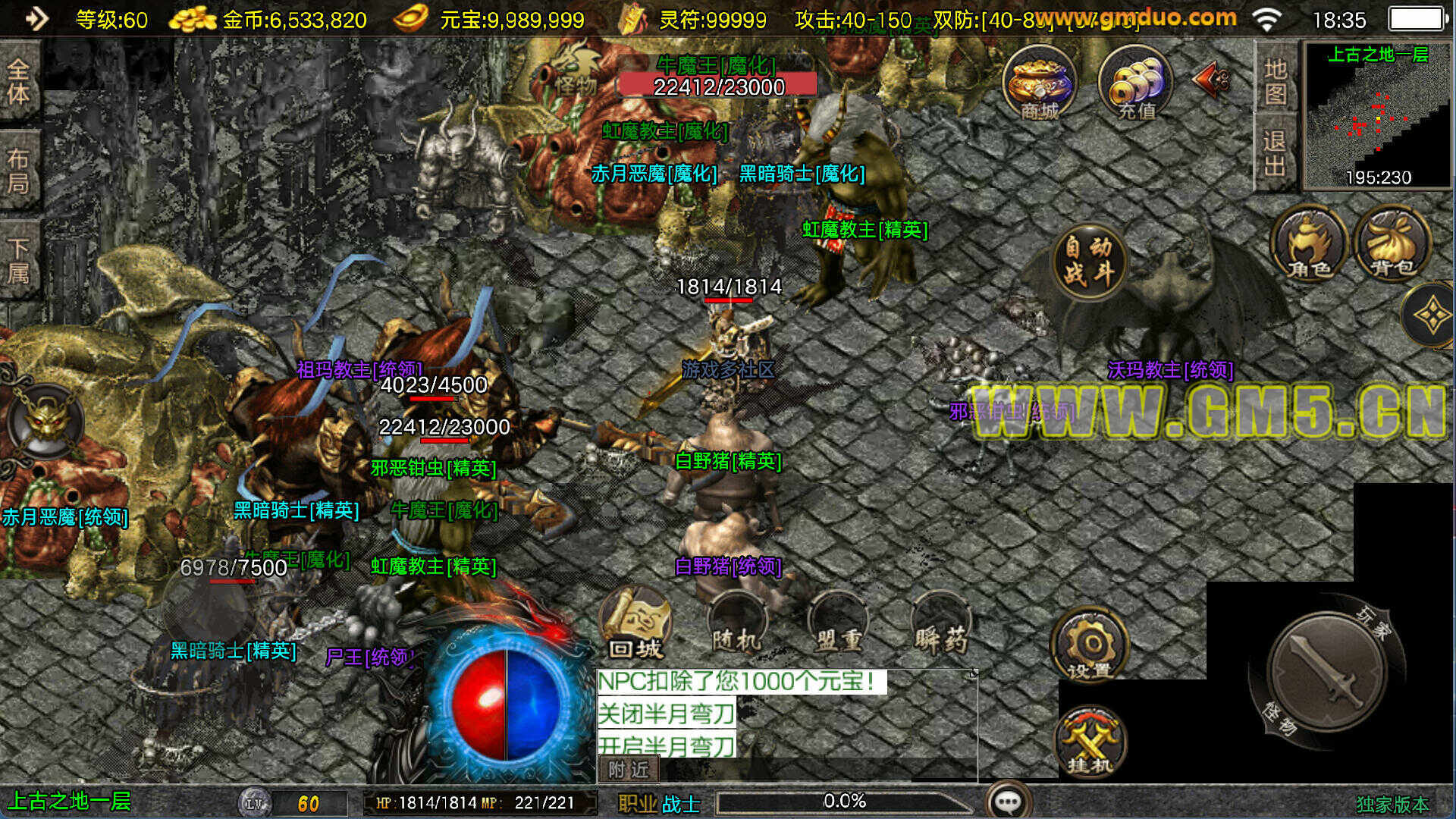The image size is (1456, 819).
Task: Toggle 挂机 auto-farm crossed swords
Action: point(1089,743)
